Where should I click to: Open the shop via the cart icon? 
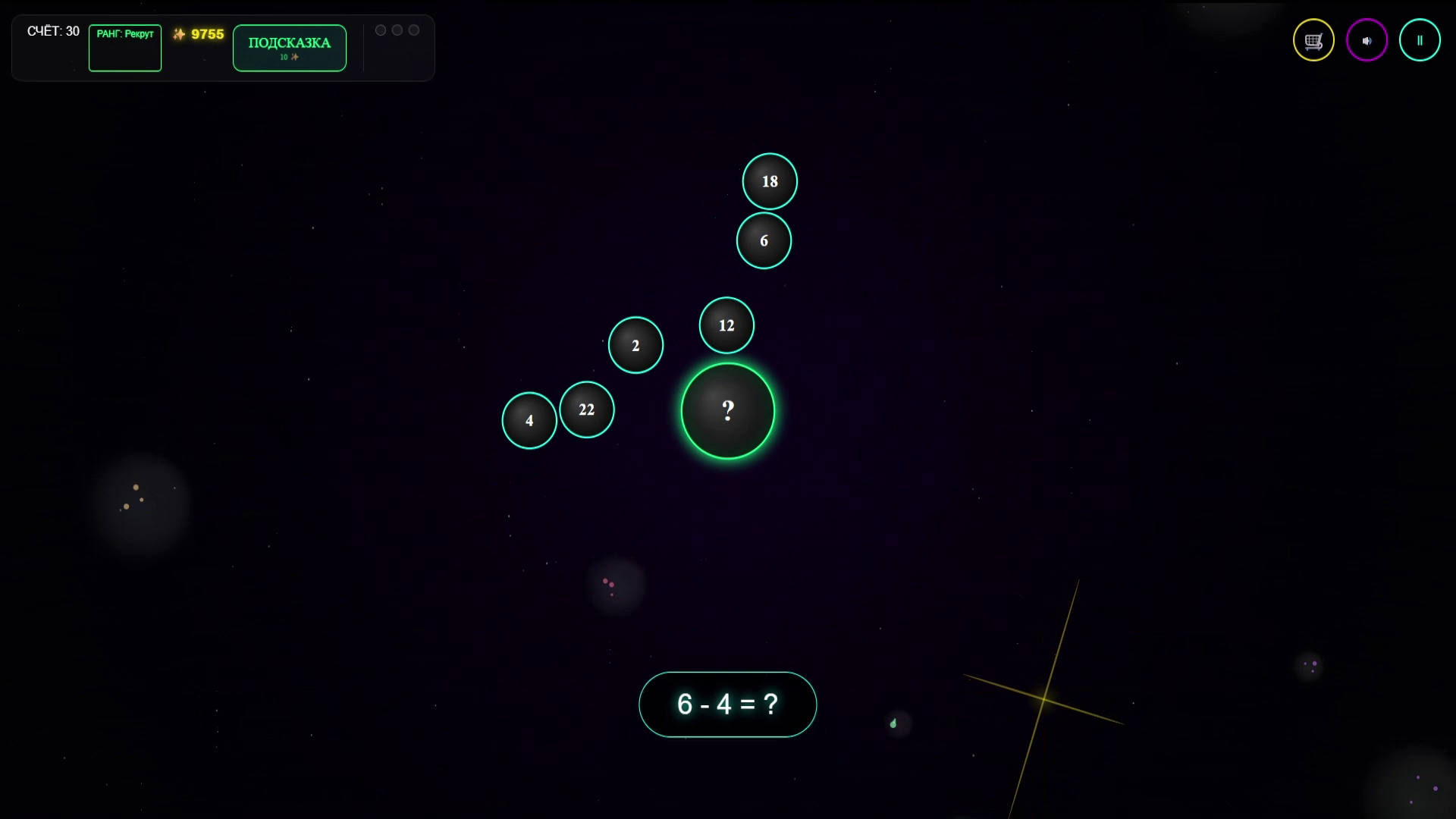click(1313, 40)
